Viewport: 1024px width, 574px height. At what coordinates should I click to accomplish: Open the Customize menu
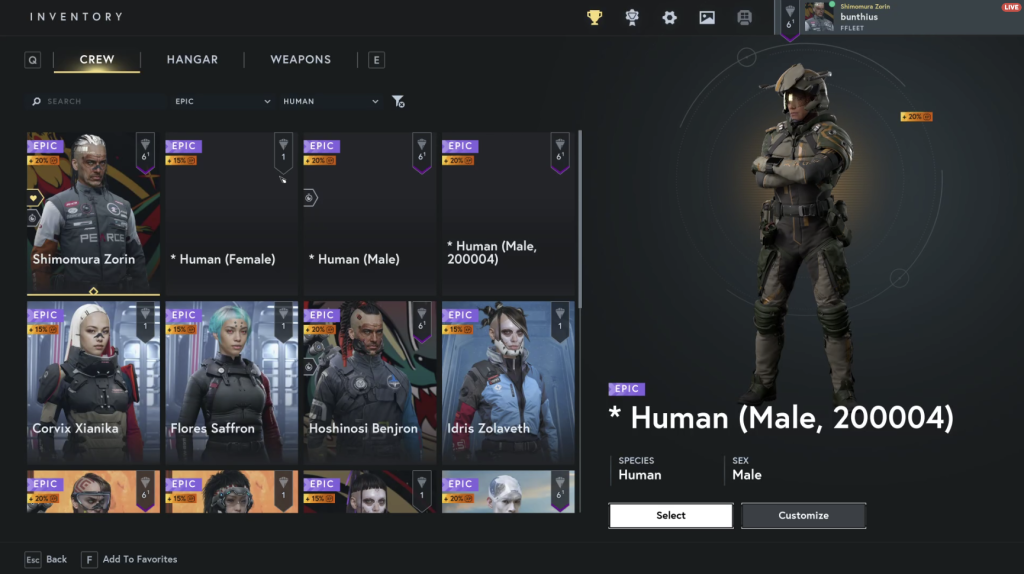[x=803, y=516]
